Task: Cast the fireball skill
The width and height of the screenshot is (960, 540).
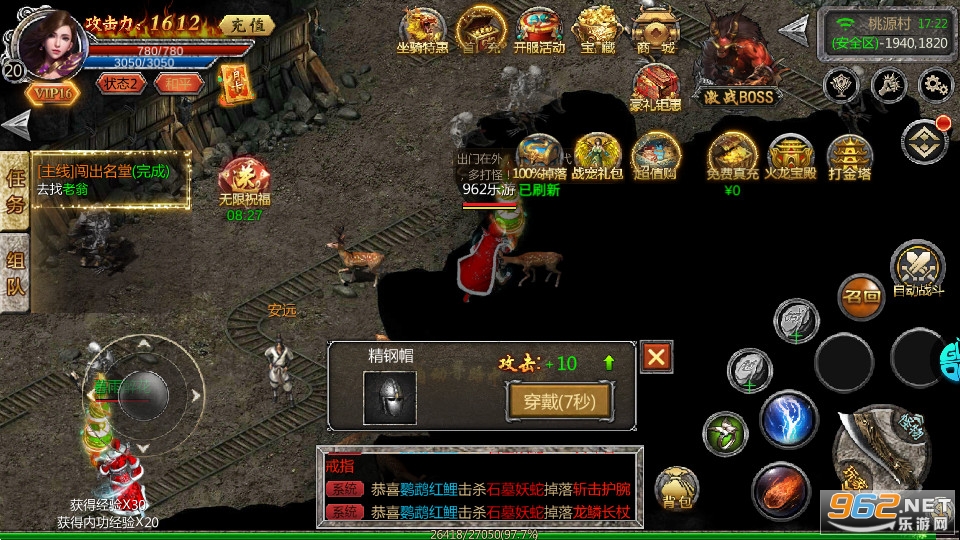Action: [x=781, y=489]
